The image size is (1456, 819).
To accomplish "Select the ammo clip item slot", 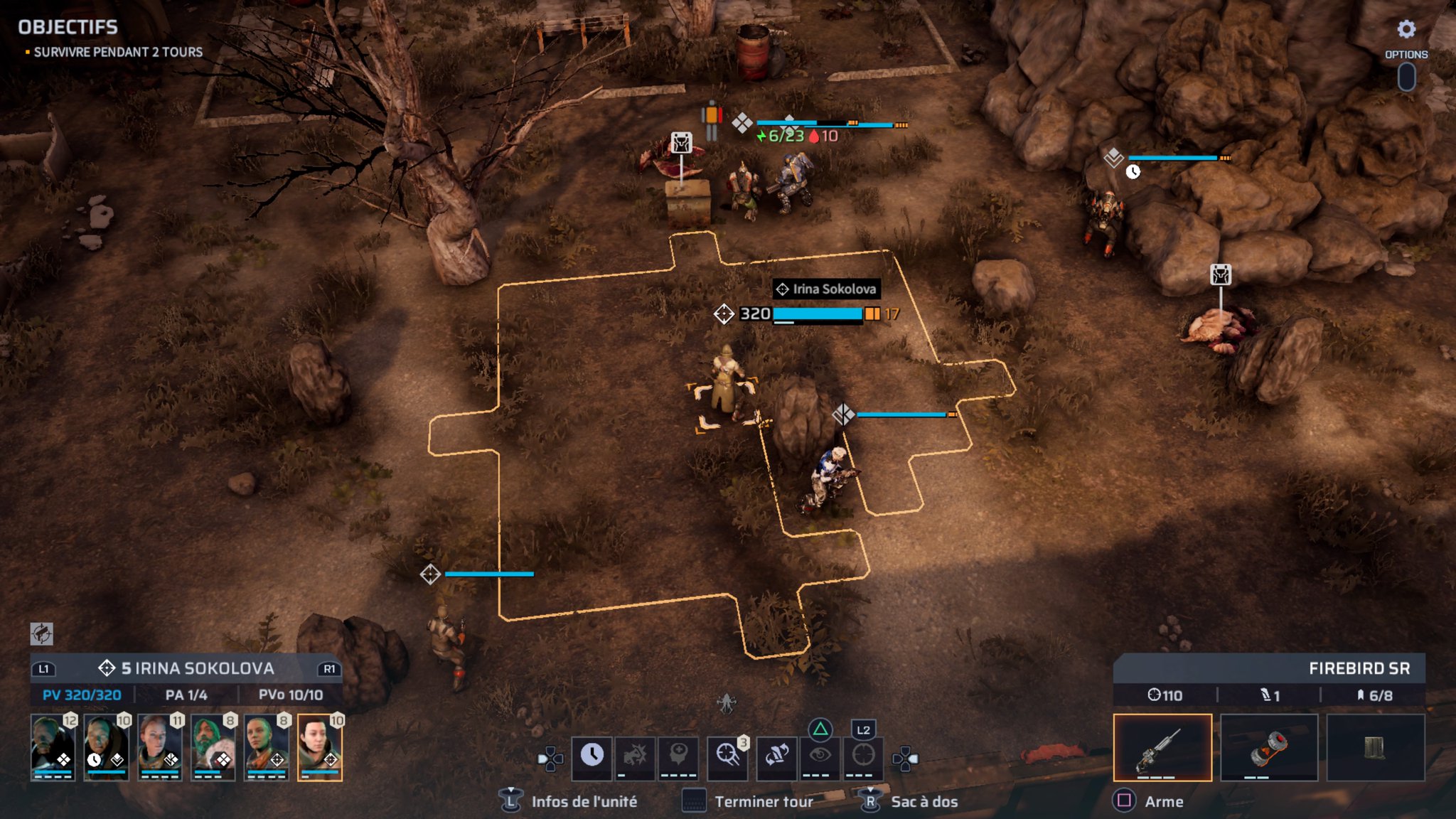I will pyautogui.click(x=1375, y=748).
